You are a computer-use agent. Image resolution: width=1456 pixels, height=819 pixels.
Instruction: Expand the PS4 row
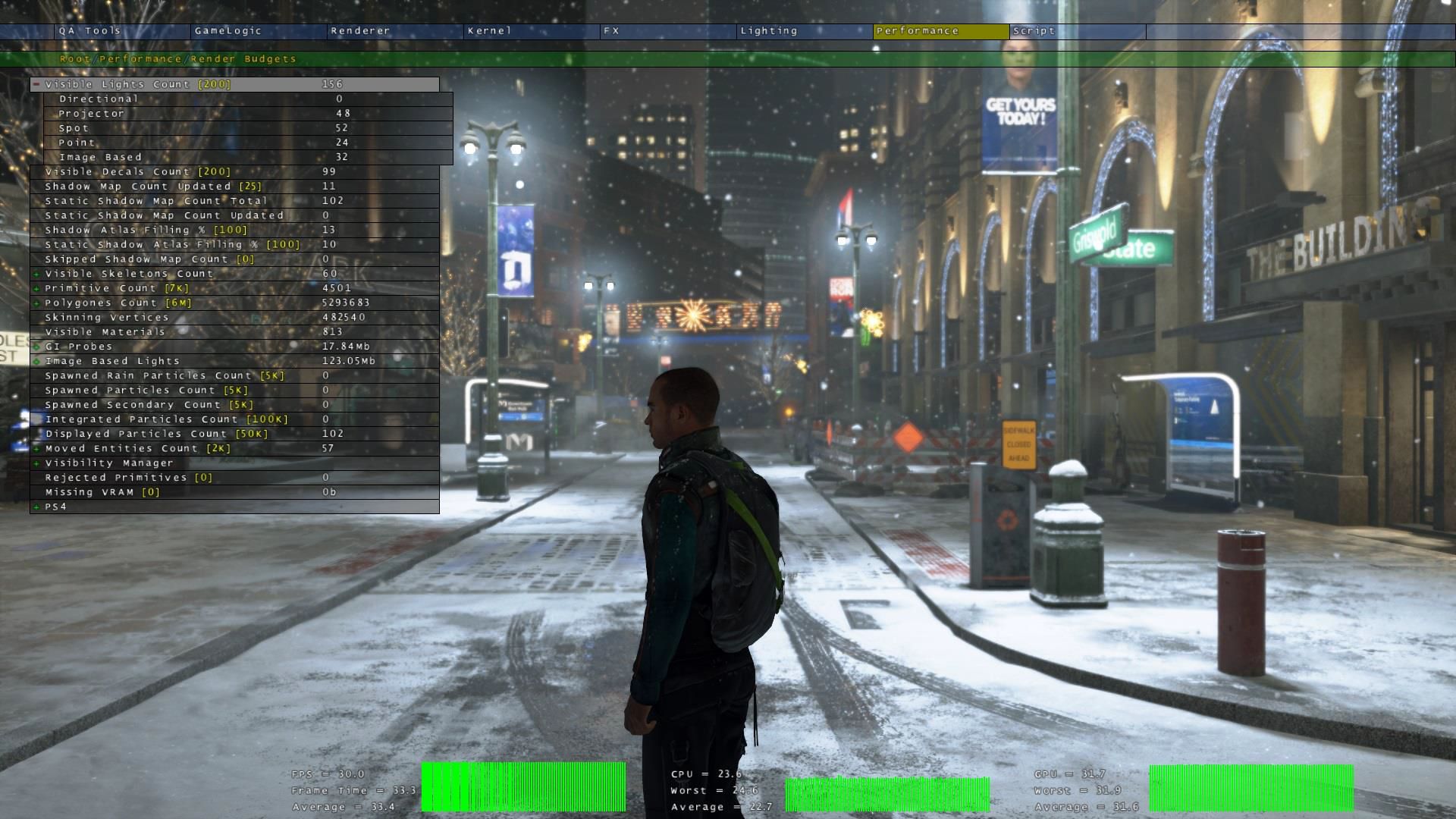pyautogui.click(x=36, y=507)
